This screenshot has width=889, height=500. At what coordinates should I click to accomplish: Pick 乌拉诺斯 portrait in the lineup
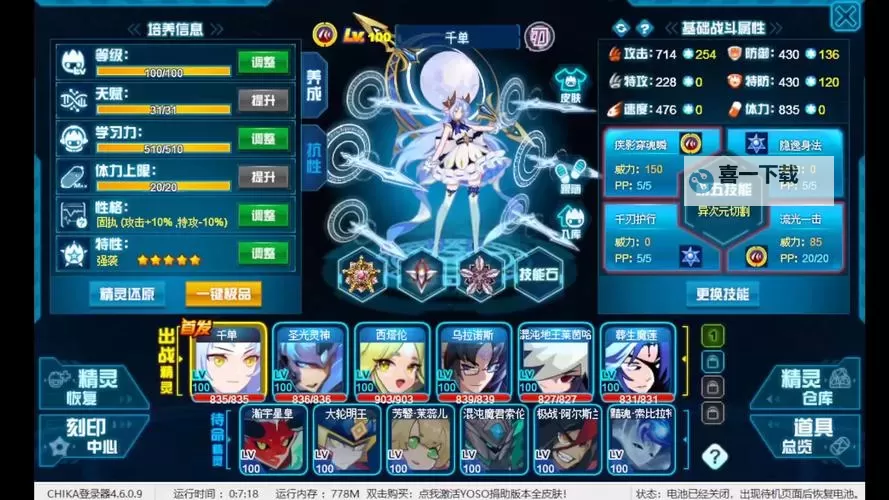[x=473, y=362]
